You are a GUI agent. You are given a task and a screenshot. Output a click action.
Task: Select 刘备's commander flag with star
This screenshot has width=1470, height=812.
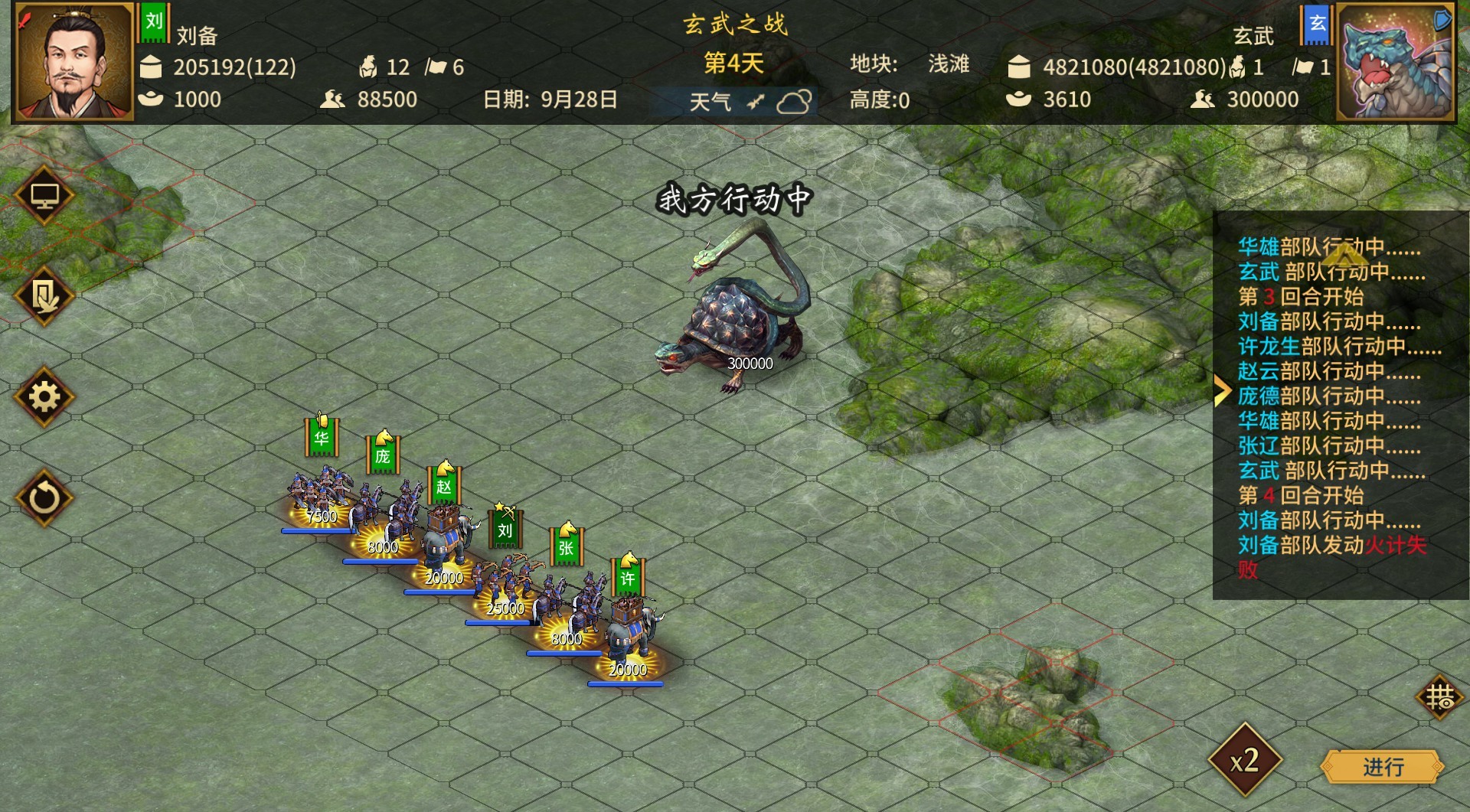pos(505,528)
